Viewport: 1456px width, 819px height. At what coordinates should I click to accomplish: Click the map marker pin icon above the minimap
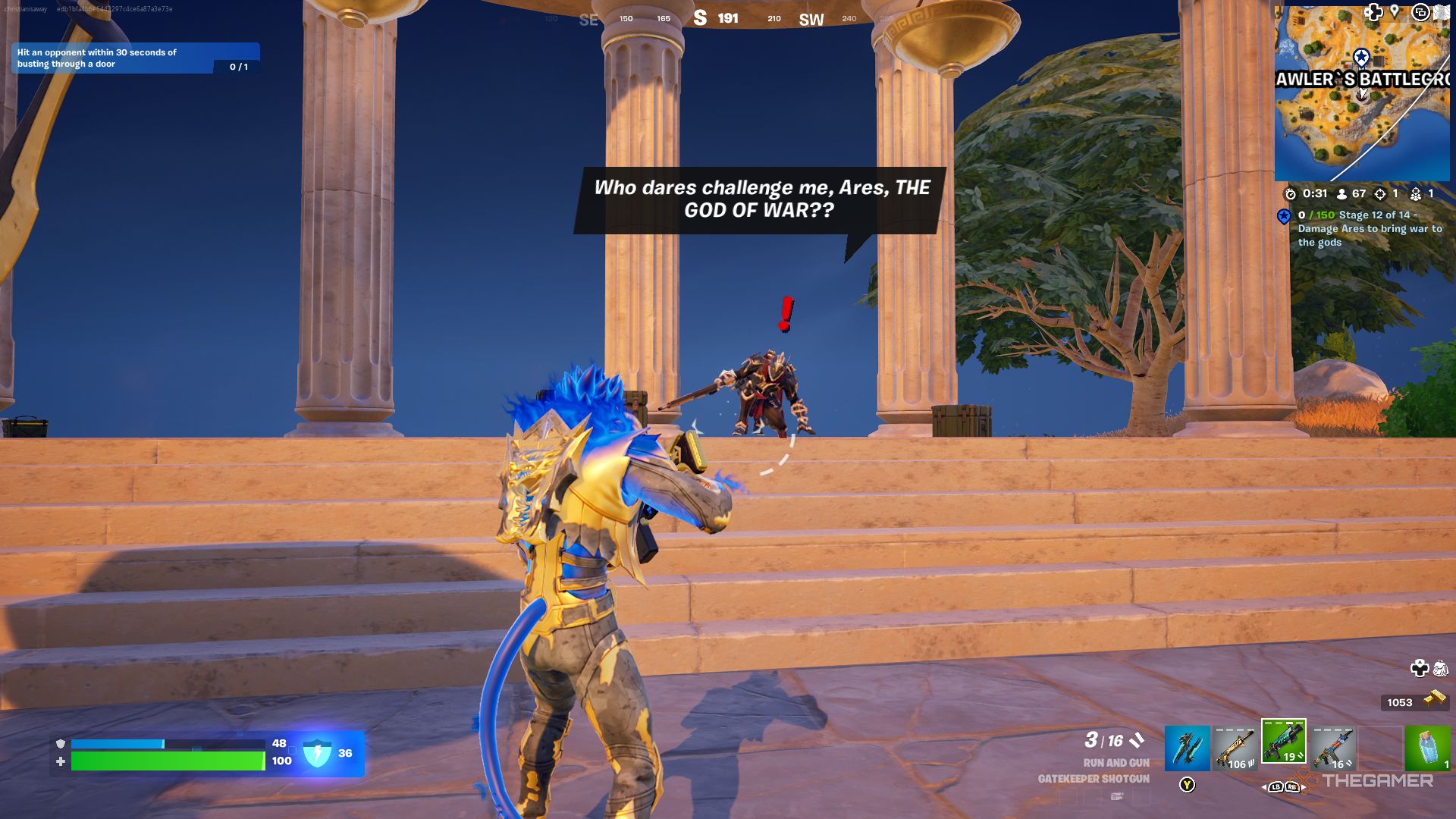point(1395,13)
